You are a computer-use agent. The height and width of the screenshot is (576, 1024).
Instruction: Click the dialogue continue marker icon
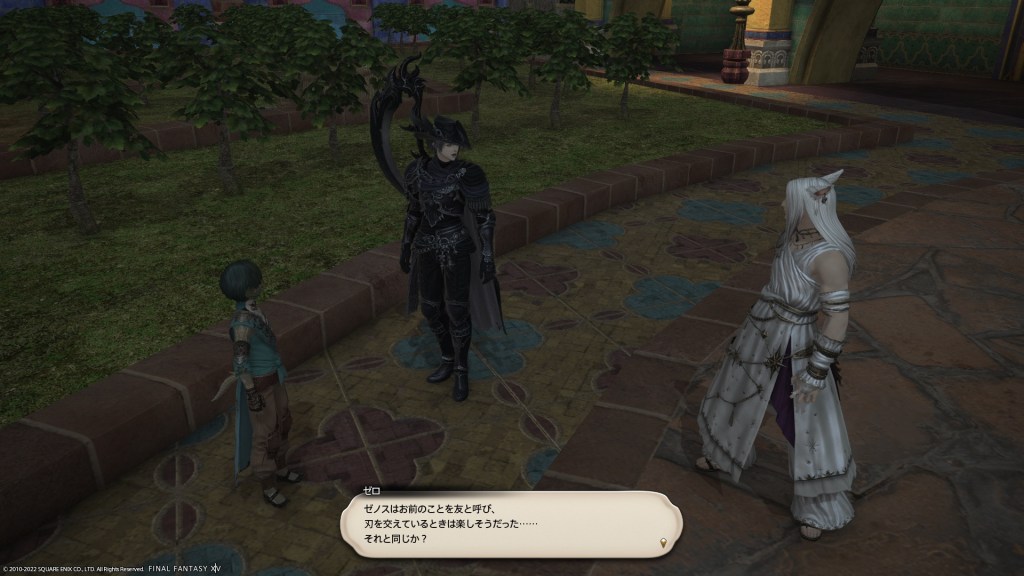coord(663,542)
